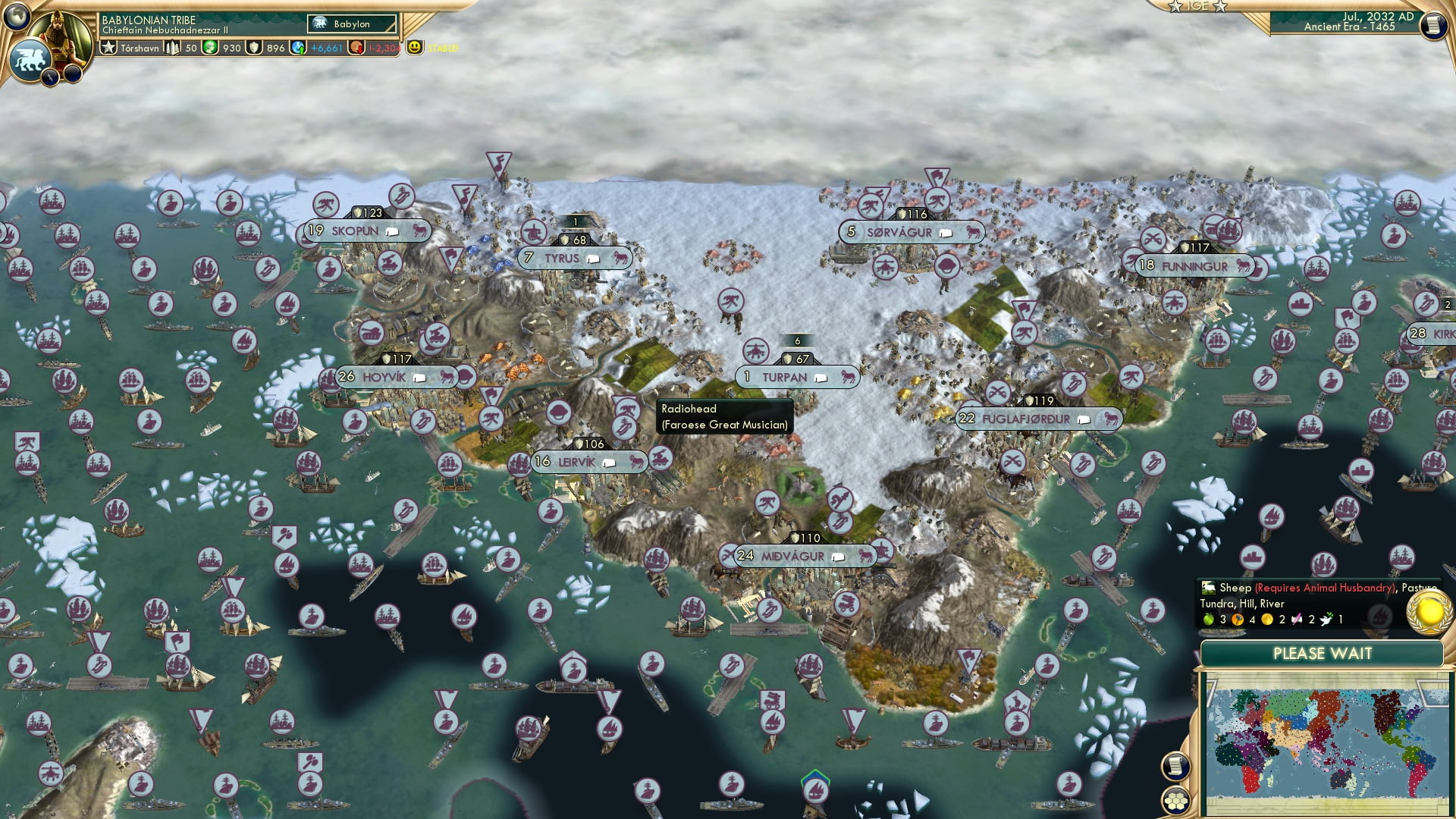The image size is (1456, 819).
Task: Select the city banner of Tyrus
Action: (x=574, y=259)
